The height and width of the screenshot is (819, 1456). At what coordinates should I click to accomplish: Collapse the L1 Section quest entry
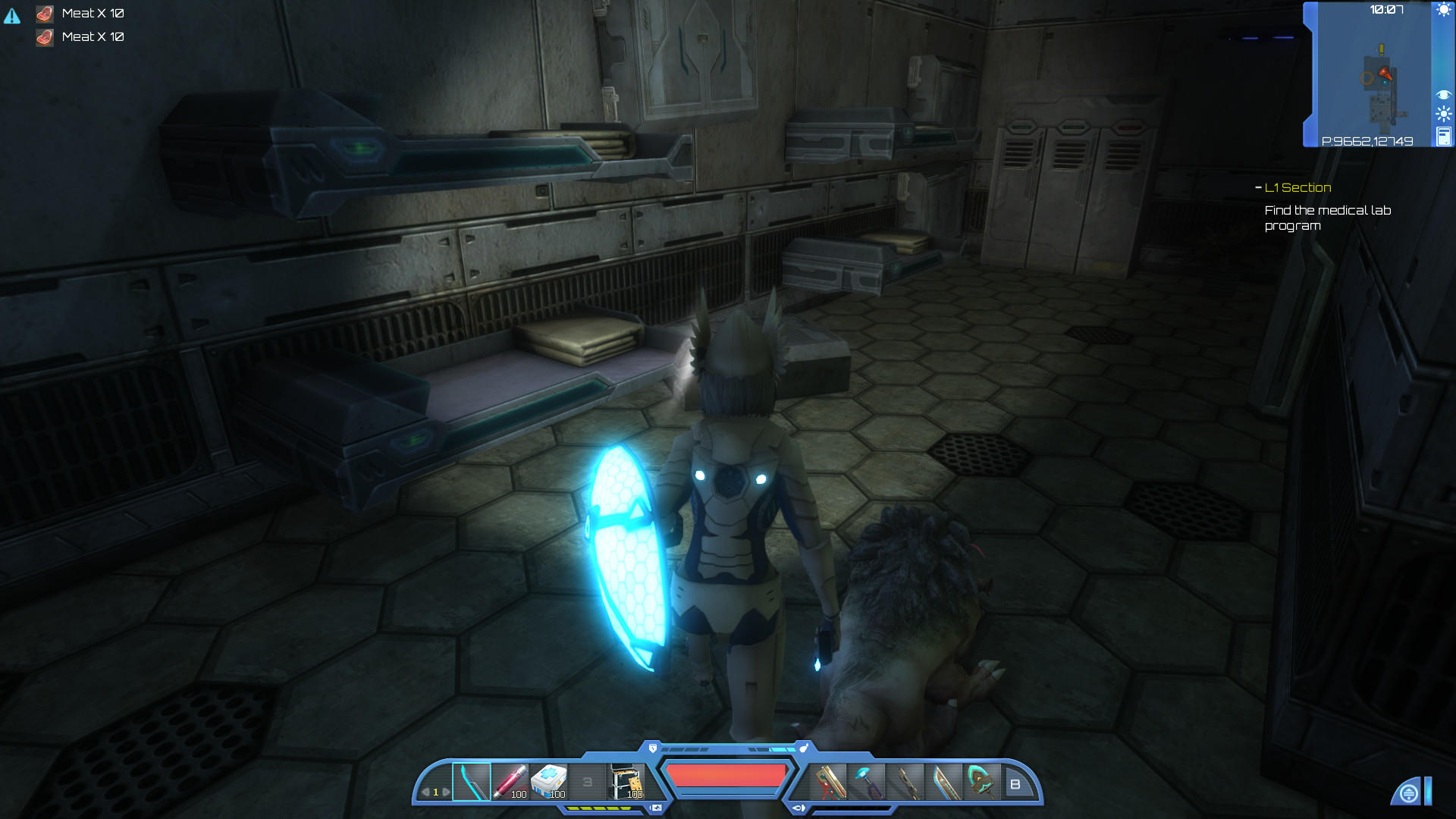coord(1259,187)
